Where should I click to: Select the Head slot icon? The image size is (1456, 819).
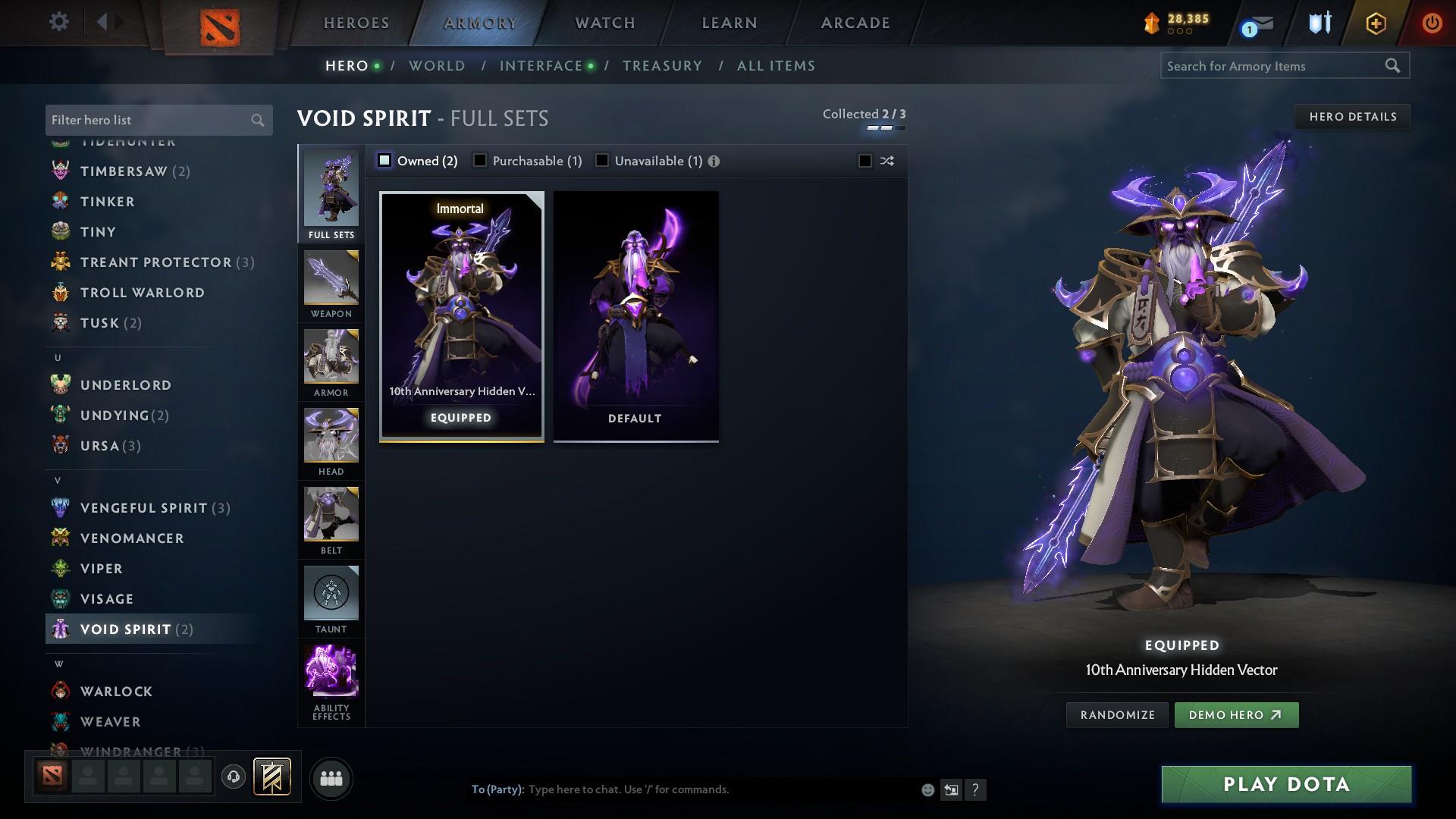click(331, 437)
